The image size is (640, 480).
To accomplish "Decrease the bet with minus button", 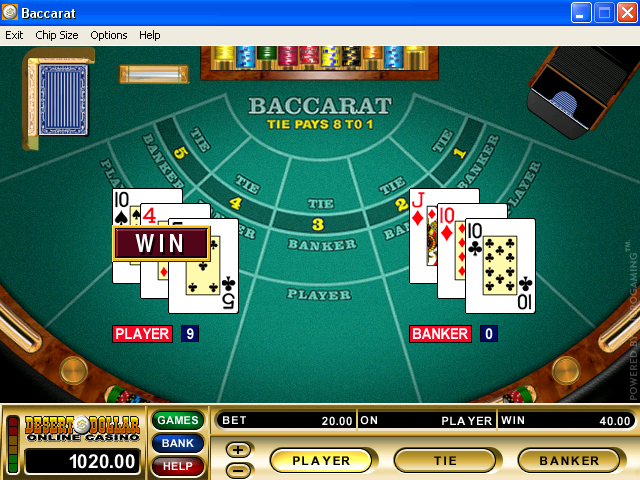I will [x=239, y=469].
